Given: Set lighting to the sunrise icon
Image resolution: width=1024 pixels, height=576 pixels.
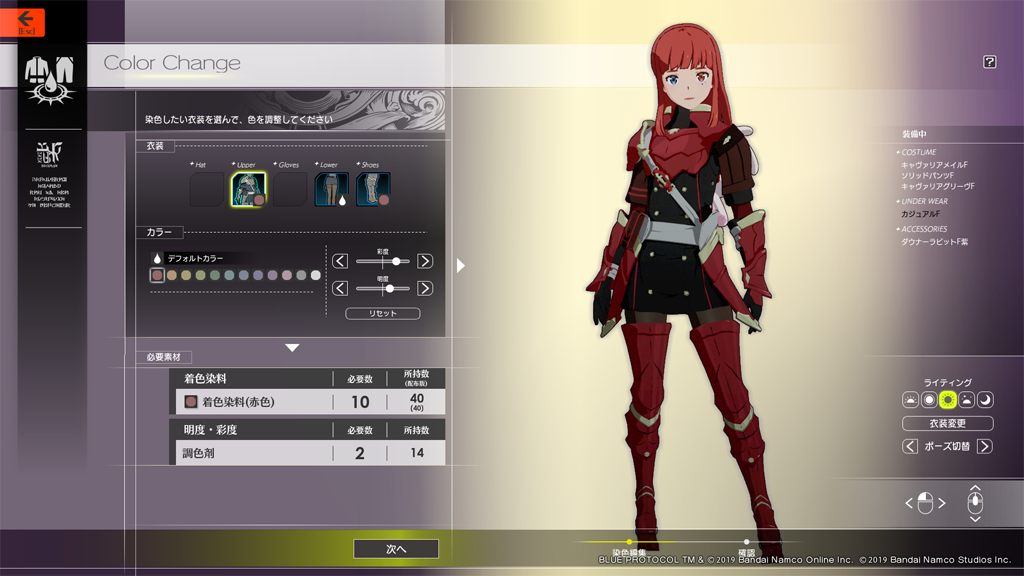Looking at the screenshot, I should coord(910,400).
